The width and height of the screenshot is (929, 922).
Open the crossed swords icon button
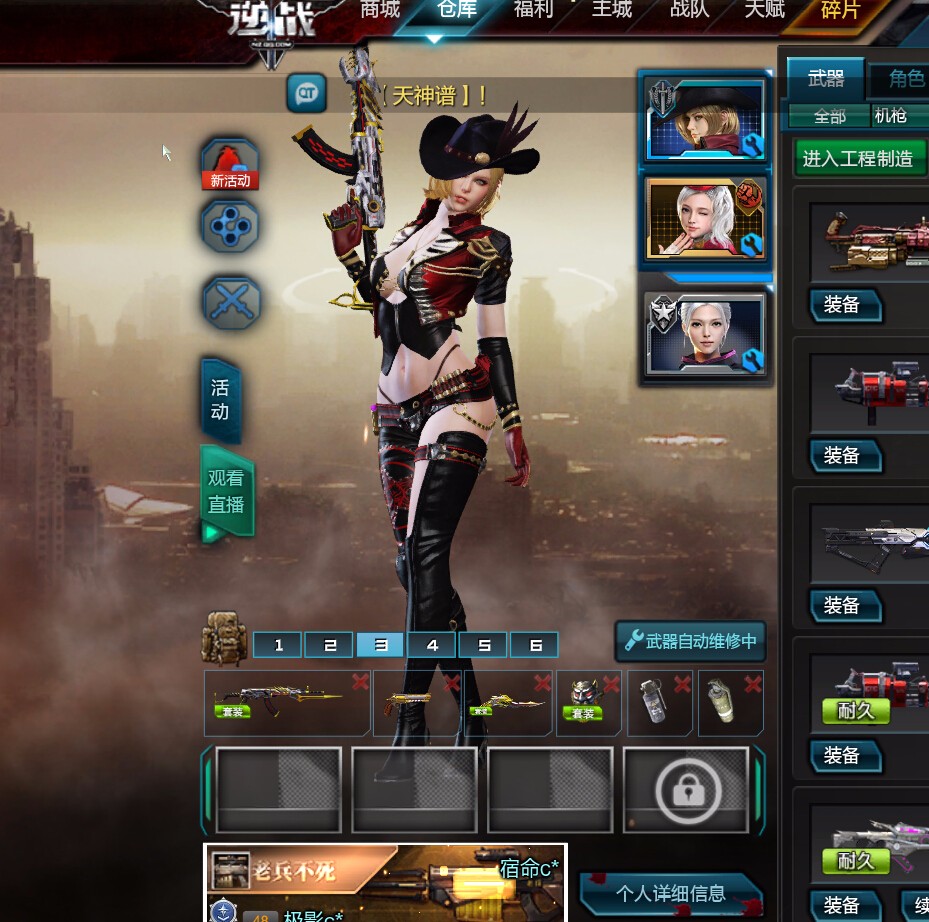click(x=231, y=302)
